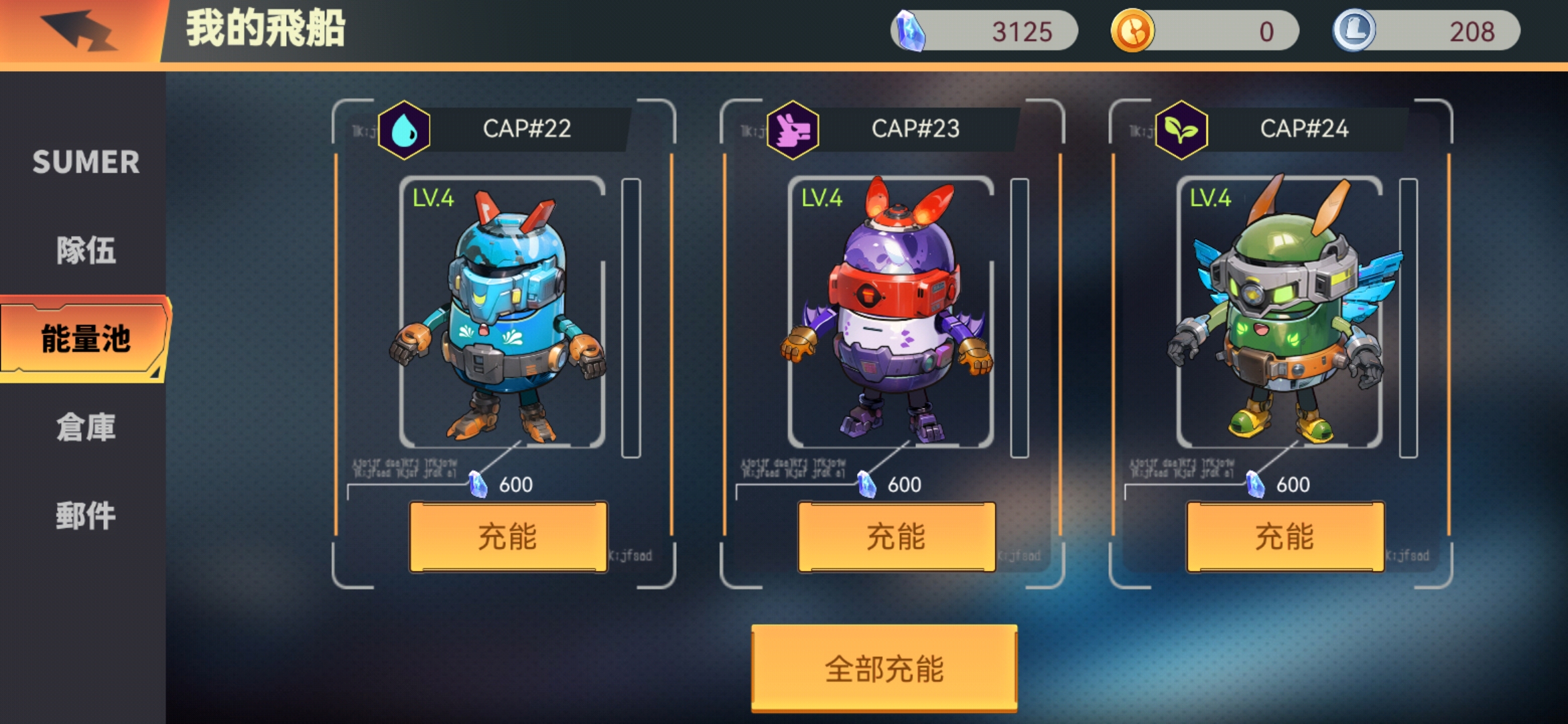Click the water drop element icon

point(404,129)
